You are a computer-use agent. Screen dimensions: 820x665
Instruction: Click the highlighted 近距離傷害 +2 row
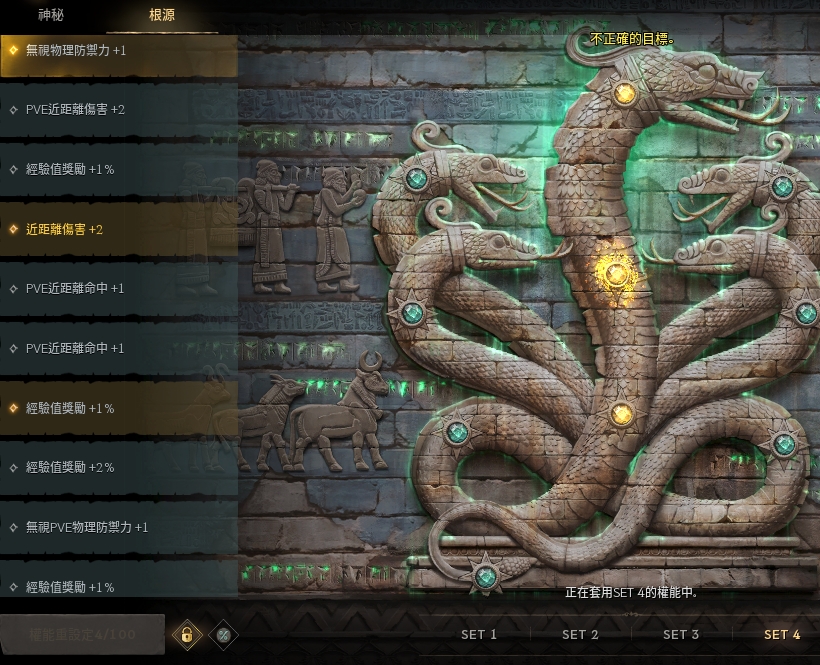point(118,229)
